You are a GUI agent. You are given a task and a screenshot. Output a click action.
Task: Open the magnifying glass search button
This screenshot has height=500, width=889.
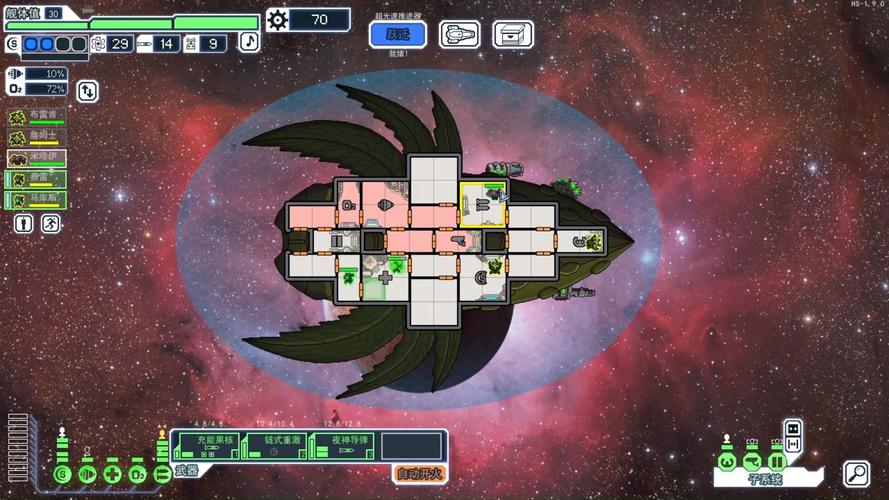[x=856, y=473]
